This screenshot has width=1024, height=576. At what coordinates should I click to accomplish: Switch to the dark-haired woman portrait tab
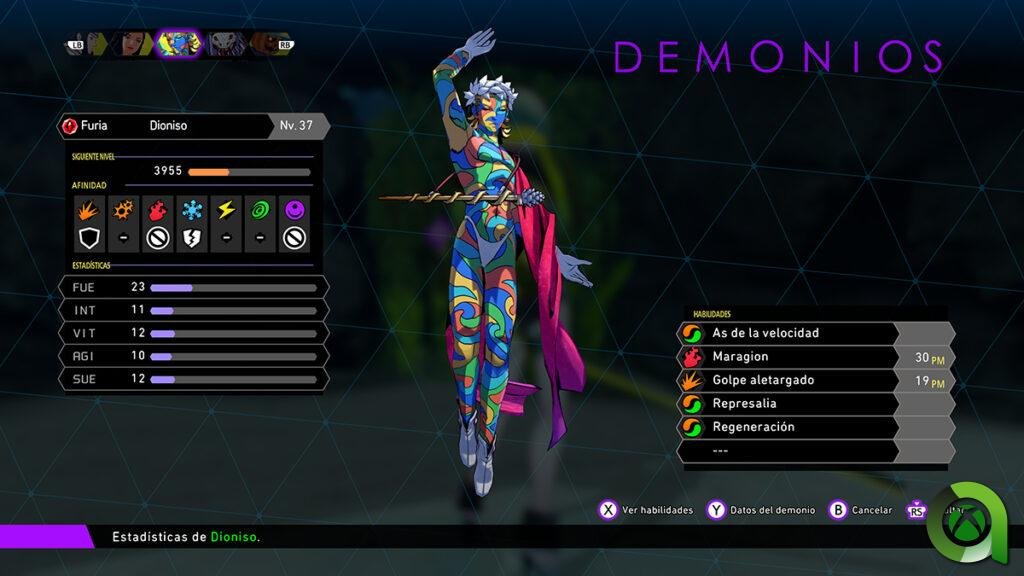(134, 43)
